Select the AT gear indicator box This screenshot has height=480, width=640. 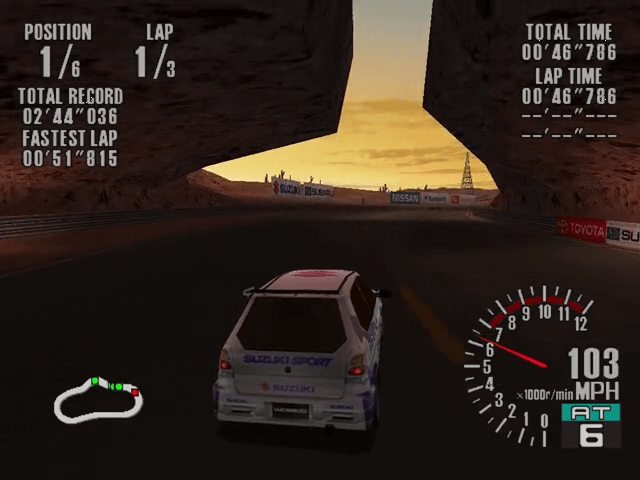[x=590, y=425]
